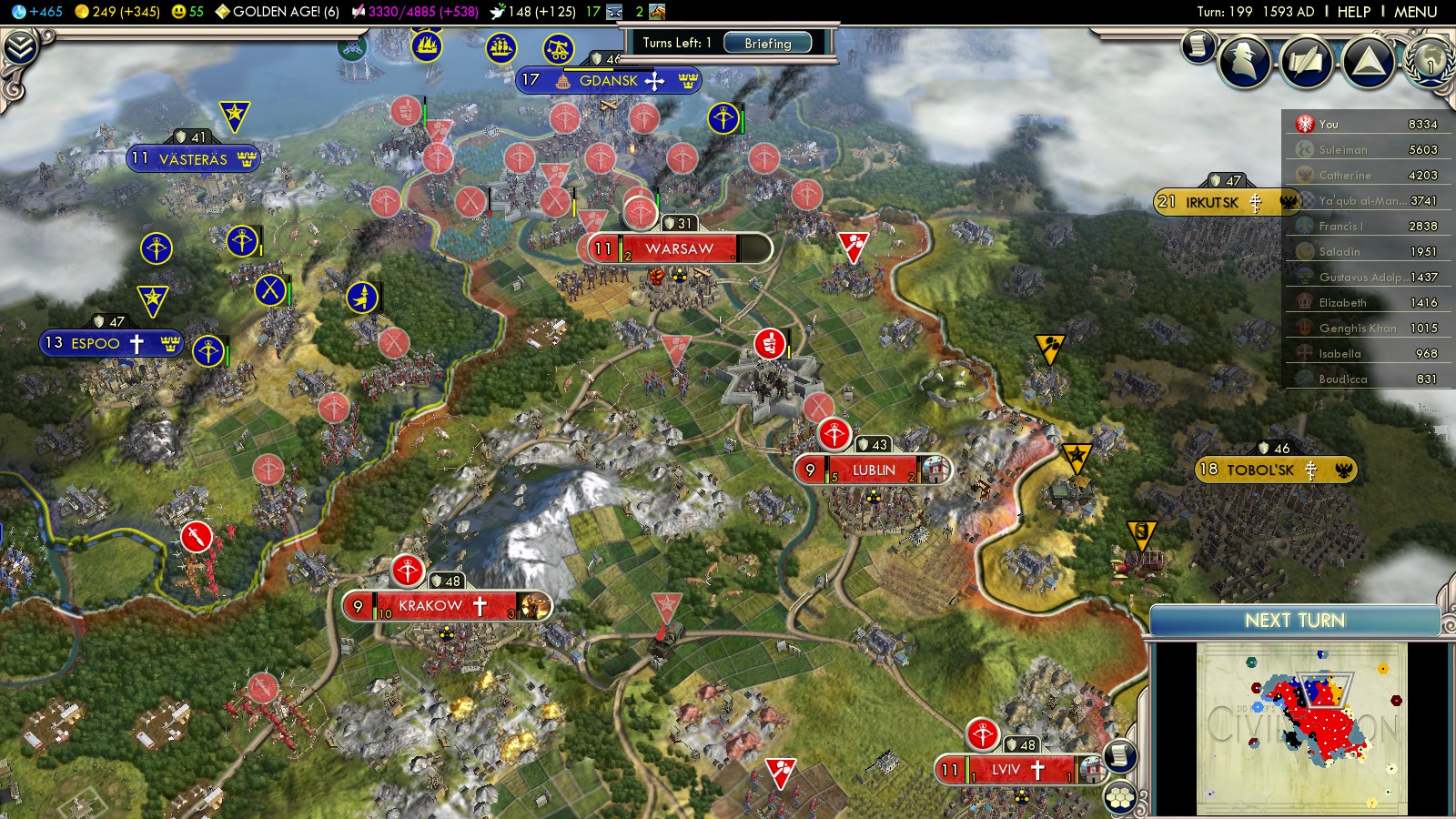
Task: Open the scroll-and-quill policies button
Action: [x=1307, y=62]
